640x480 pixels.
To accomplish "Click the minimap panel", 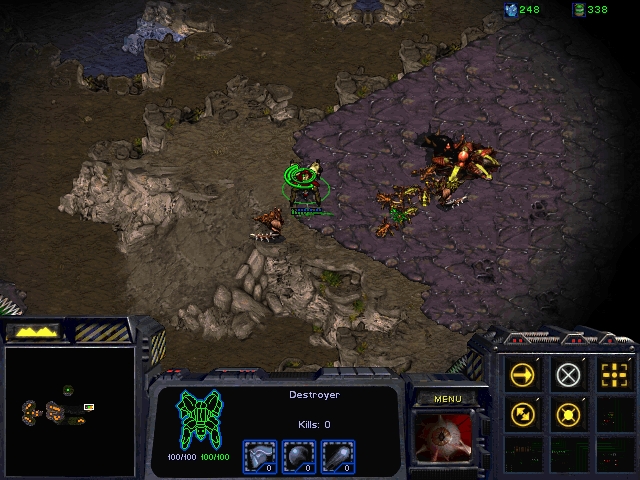I will click(x=68, y=410).
